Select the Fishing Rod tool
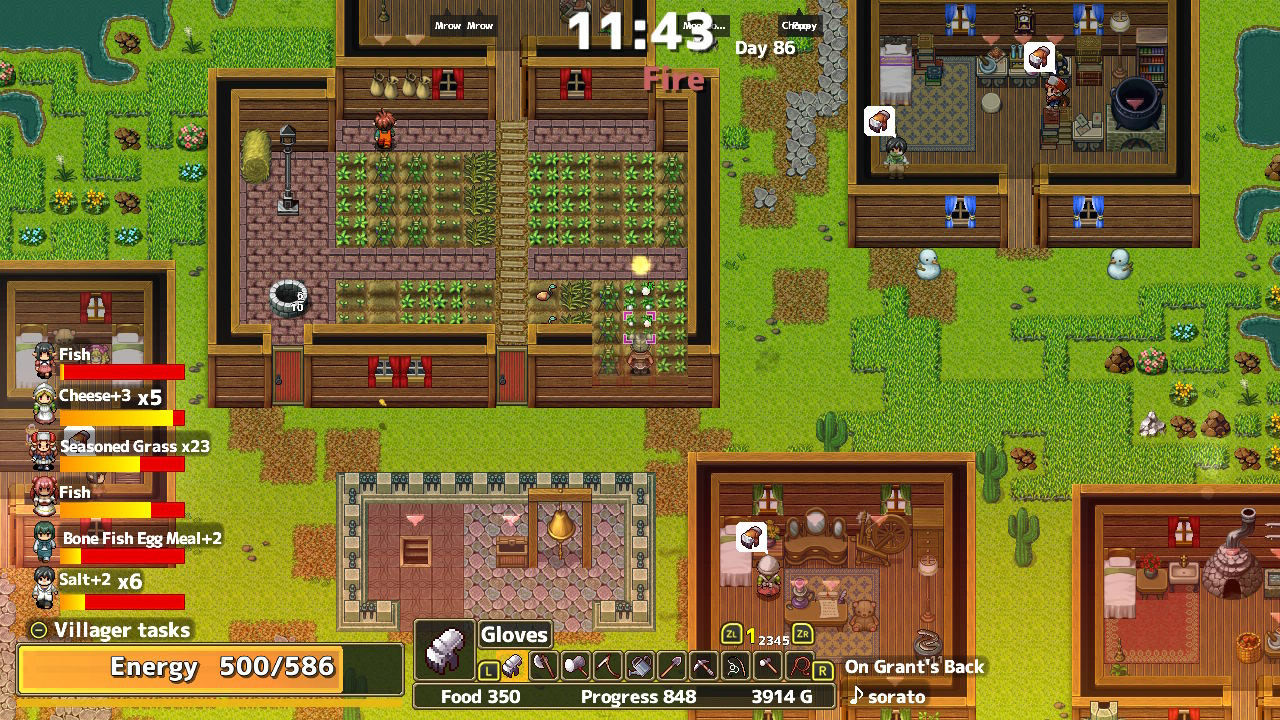The height and width of the screenshot is (720, 1280). [x=735, y=666]
